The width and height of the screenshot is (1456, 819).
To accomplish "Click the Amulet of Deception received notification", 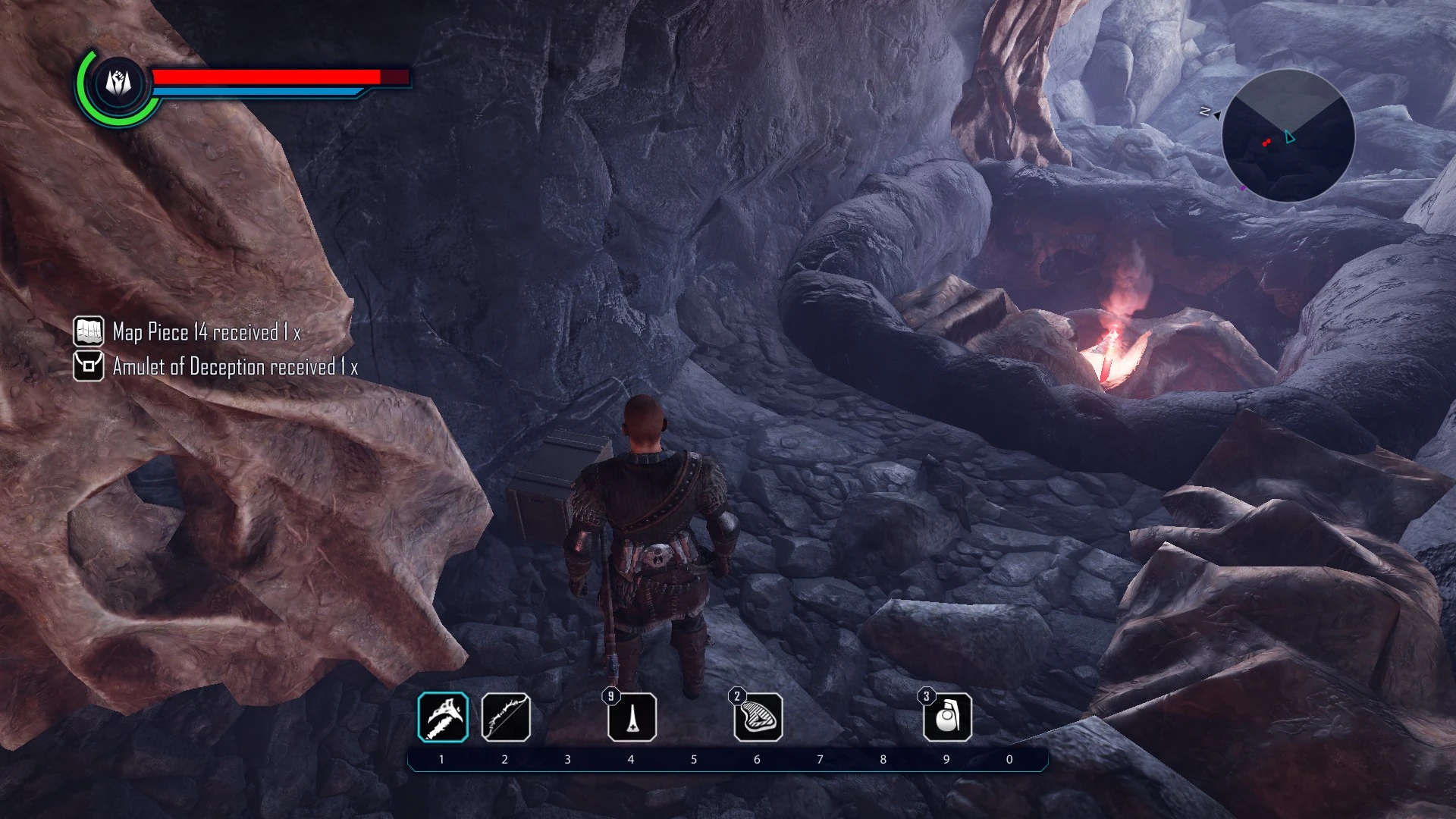I will [x=216, y=367].
